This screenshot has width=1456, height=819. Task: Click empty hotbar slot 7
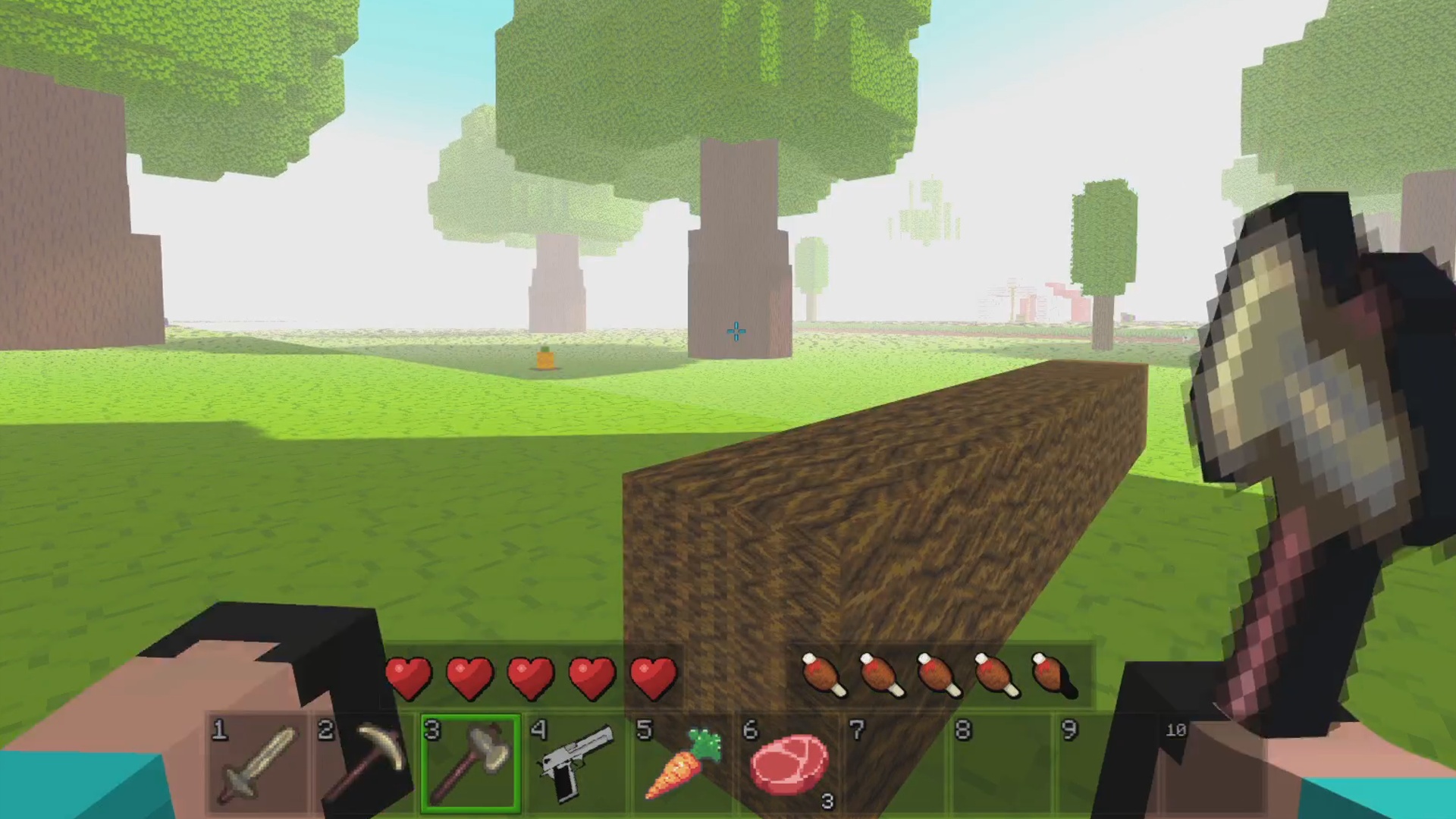[895, 762]
